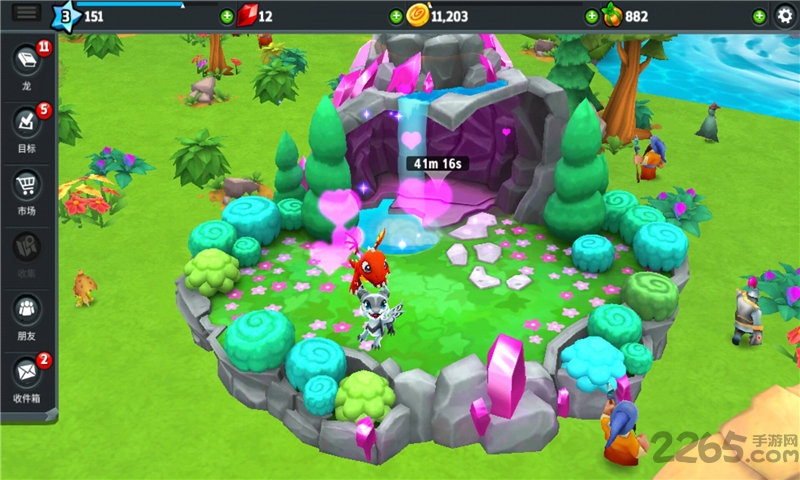Open the settings gear
Viewport: 800px width, 480px height.
pos(784,16)
